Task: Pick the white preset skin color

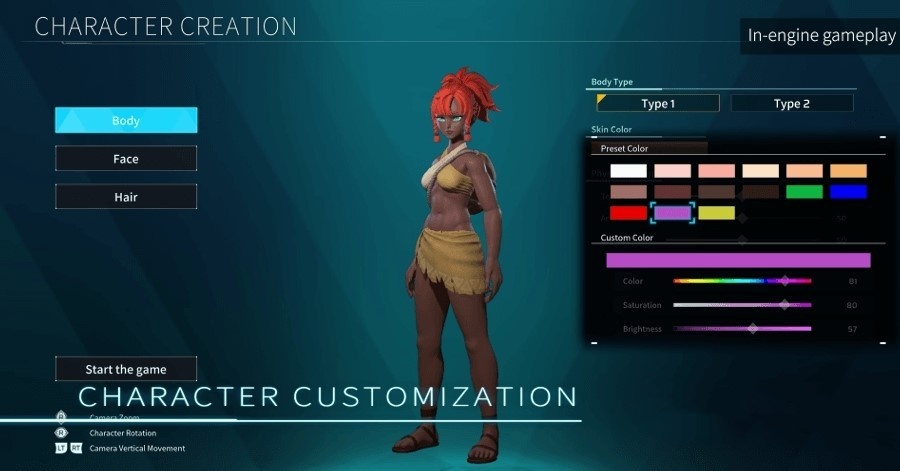Action: point(628,171)
